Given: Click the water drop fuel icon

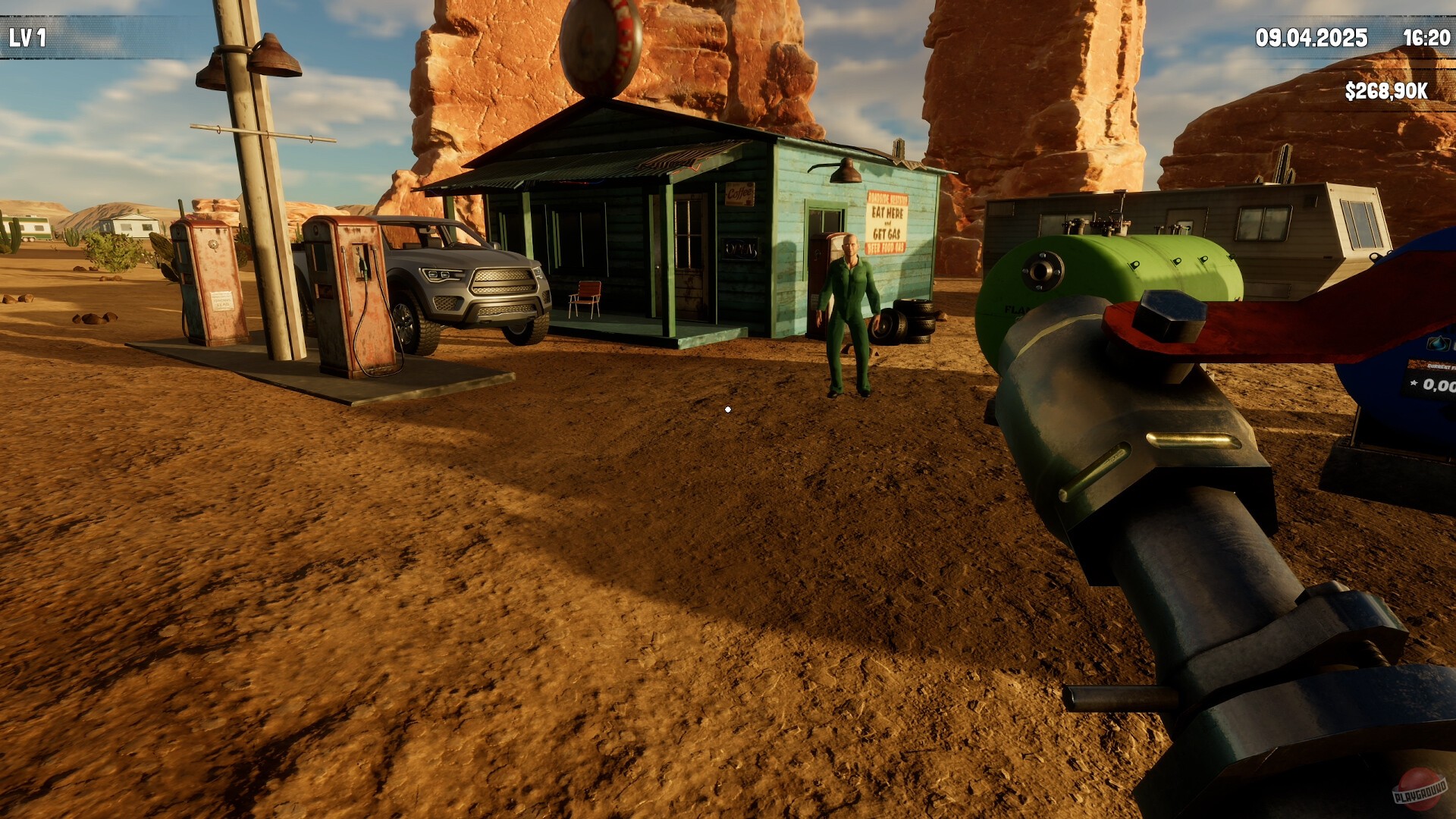Looking at the screenshot, I should (1439, 343).
